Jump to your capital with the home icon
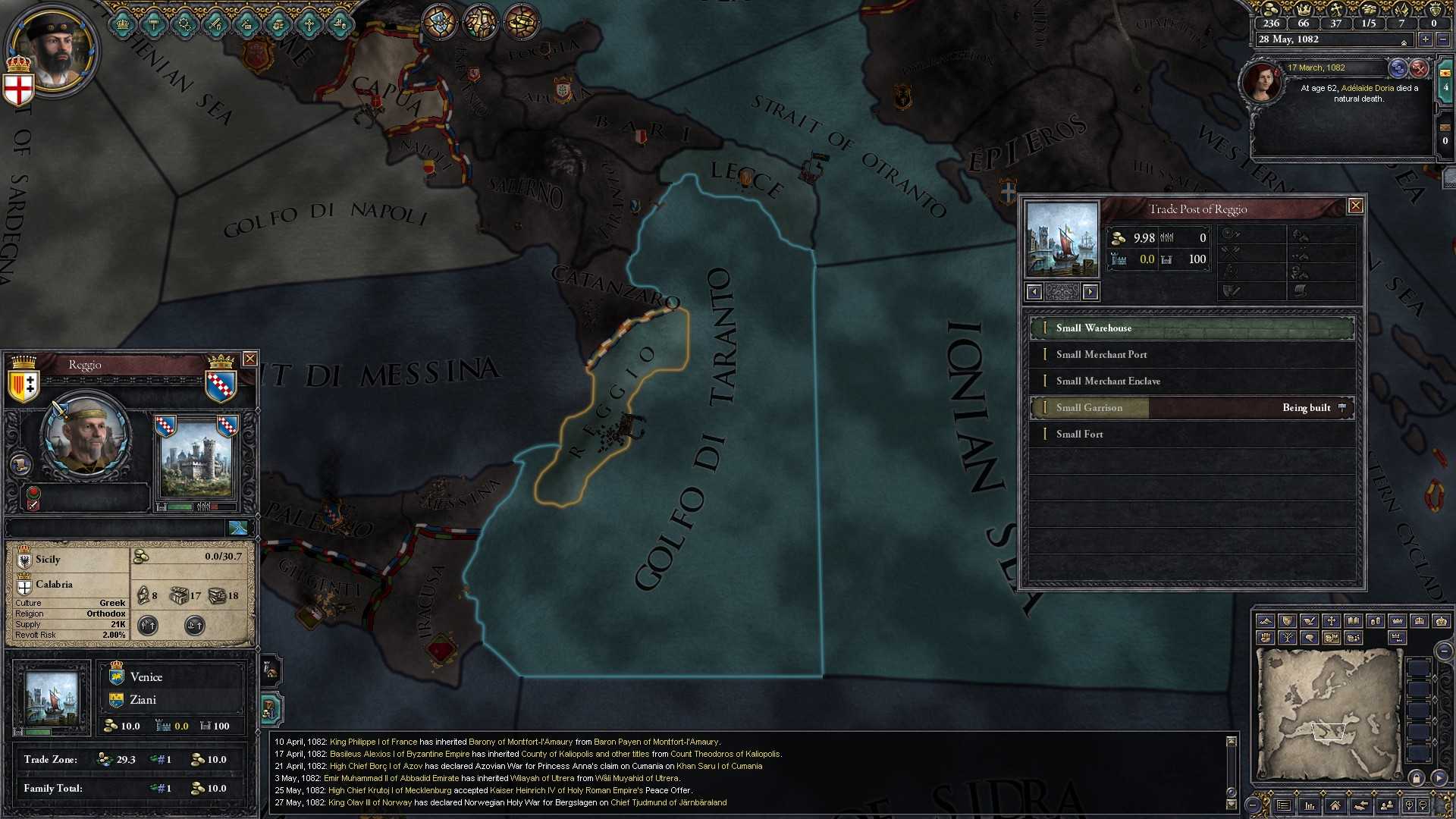Viewport: 1456px width, 819px height. tap(1336, 805)
